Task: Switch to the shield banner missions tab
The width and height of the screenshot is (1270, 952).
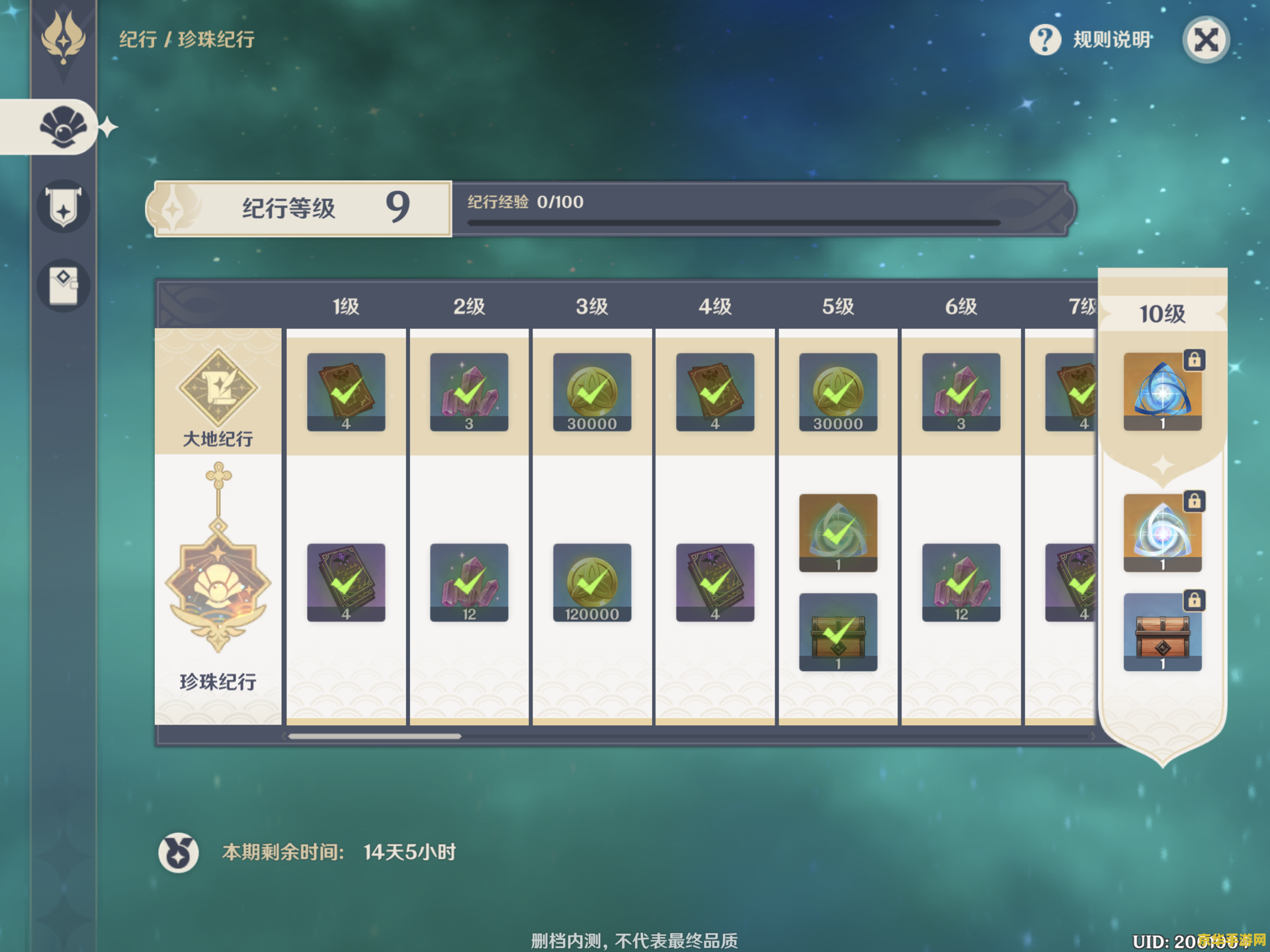Action: pos(63,207)
